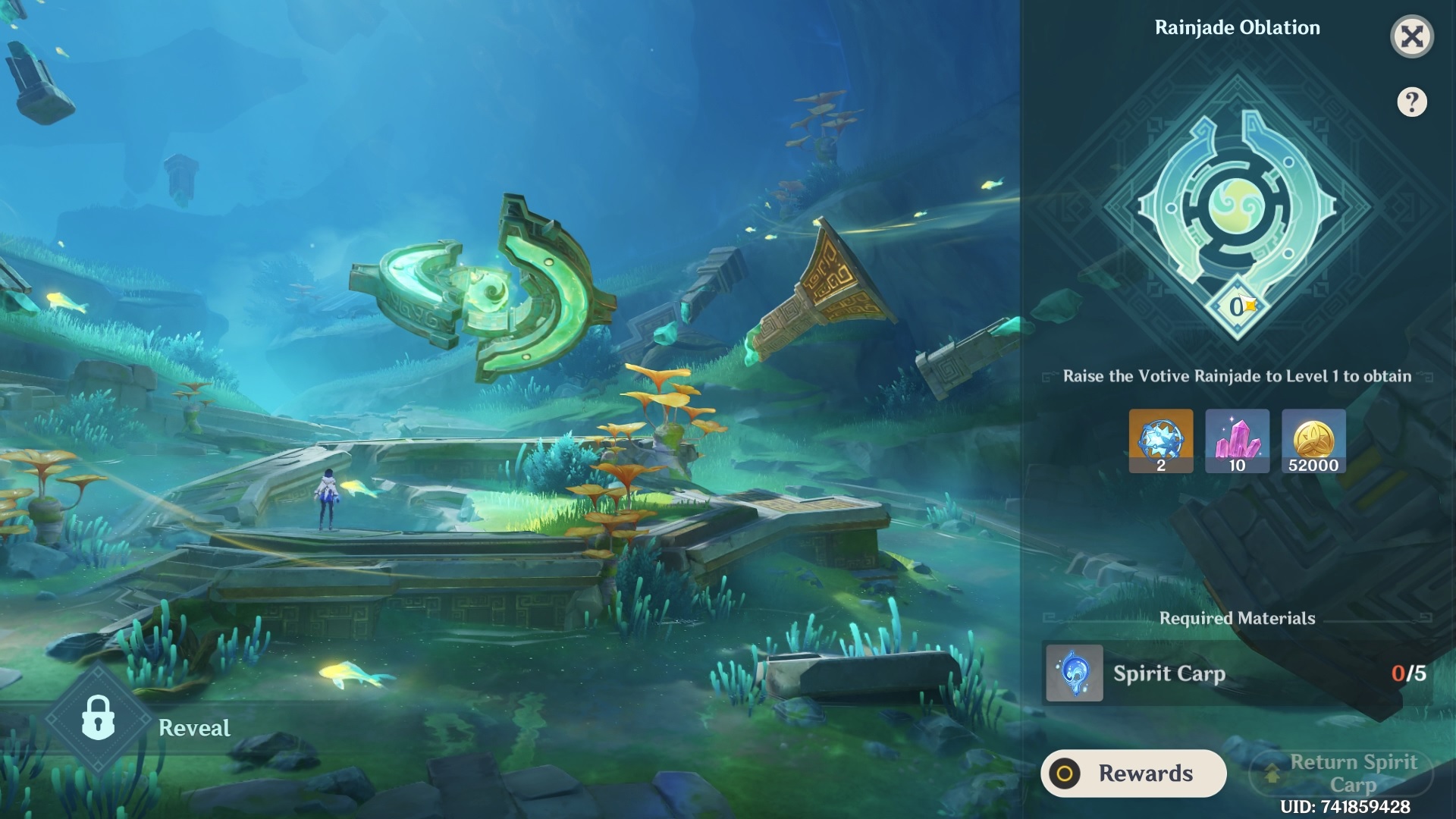Select the Mora coin reward icon
The height and width of the screenshot is (819, 1456).
tap(1314, 442)
